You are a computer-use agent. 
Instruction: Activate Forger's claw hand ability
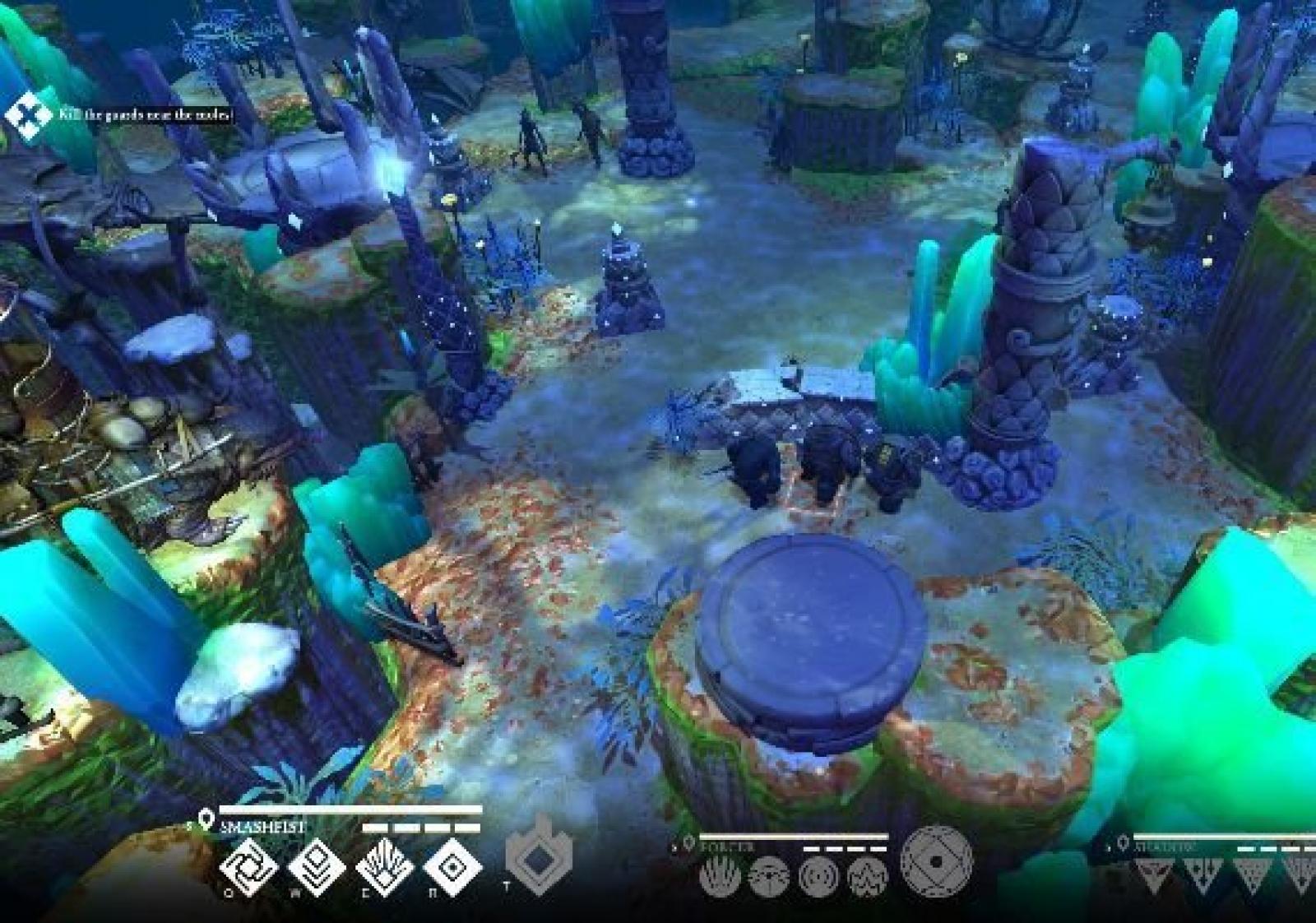point(720,876)
